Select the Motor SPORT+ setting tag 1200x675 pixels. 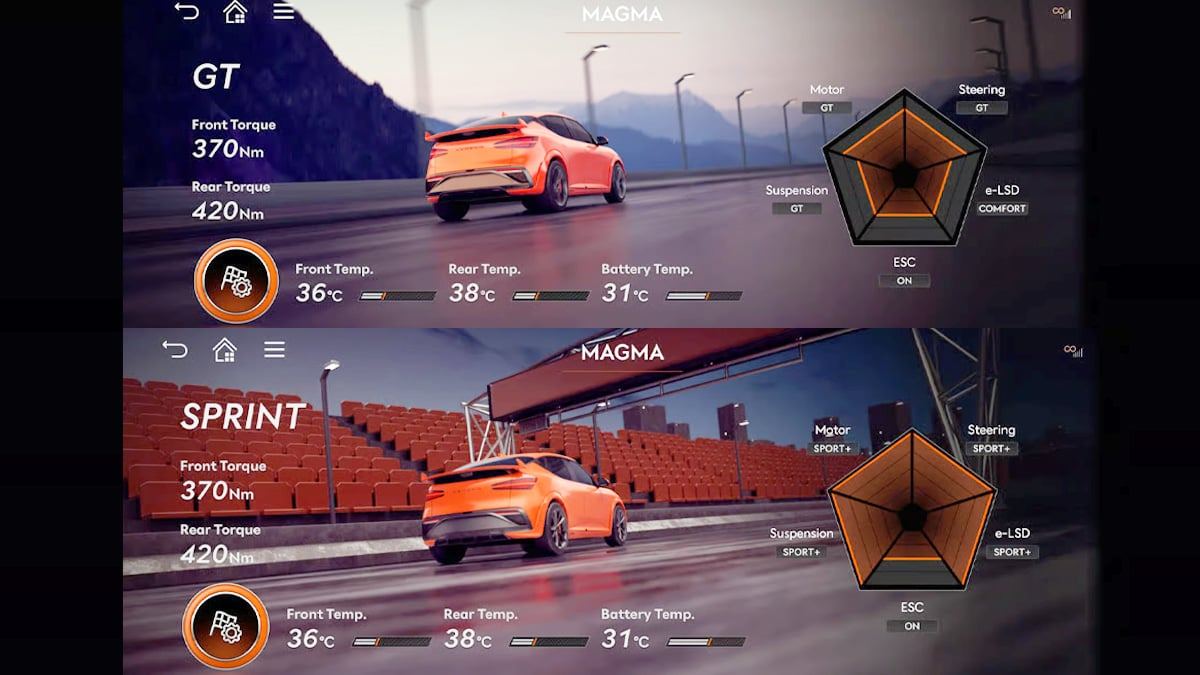coord(832,449)
